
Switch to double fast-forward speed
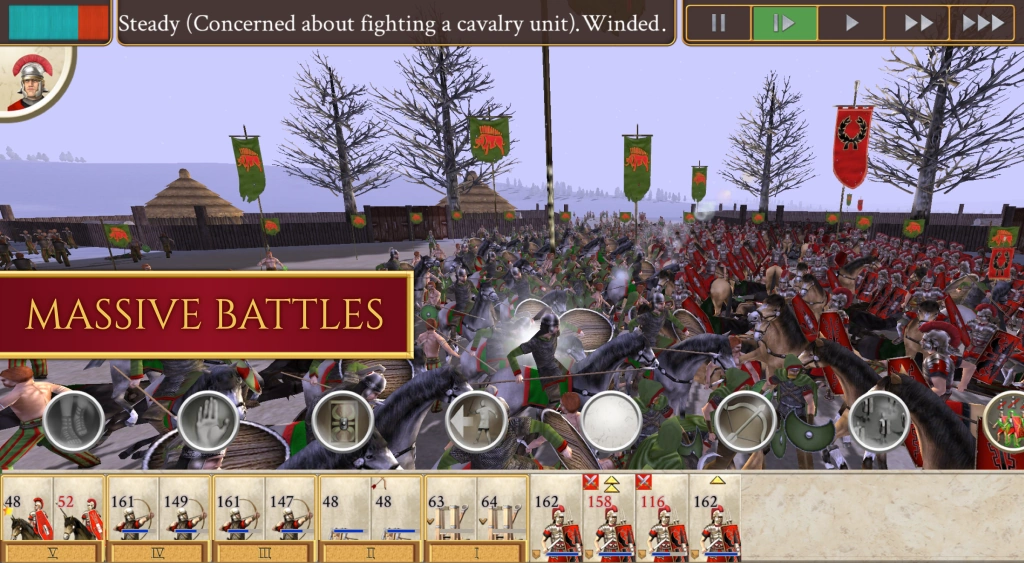pos(917,23)
